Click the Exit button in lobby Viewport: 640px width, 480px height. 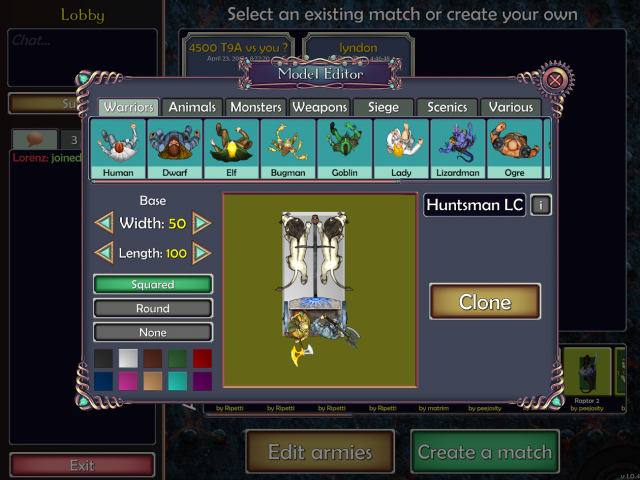[x=82, y=465]
